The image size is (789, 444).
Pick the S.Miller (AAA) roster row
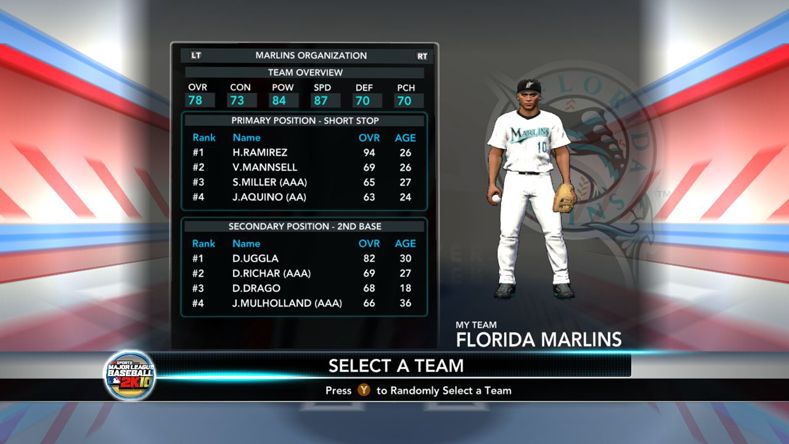coord(304,183)
